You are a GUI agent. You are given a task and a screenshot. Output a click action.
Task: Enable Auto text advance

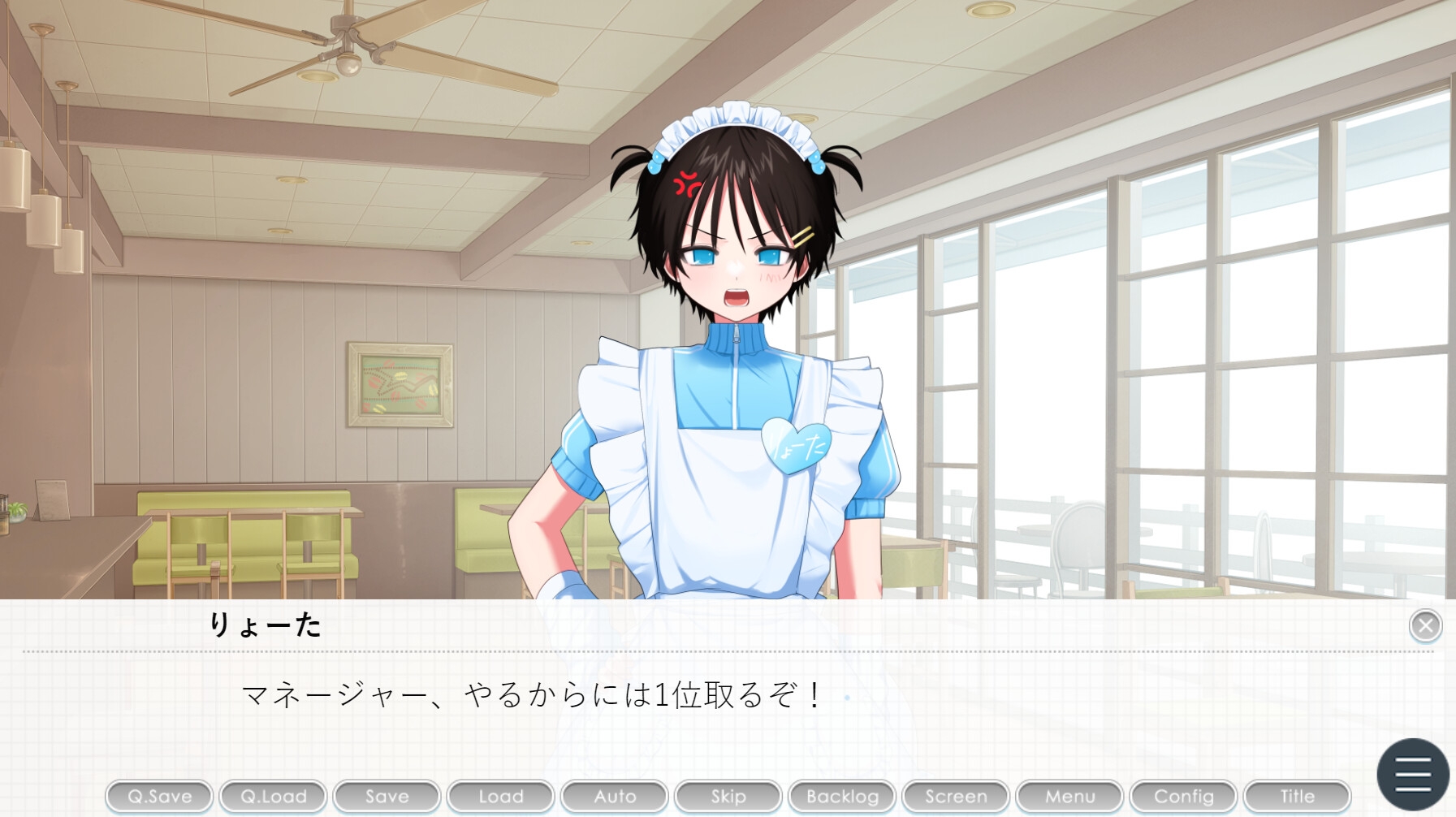coord(615,797)
